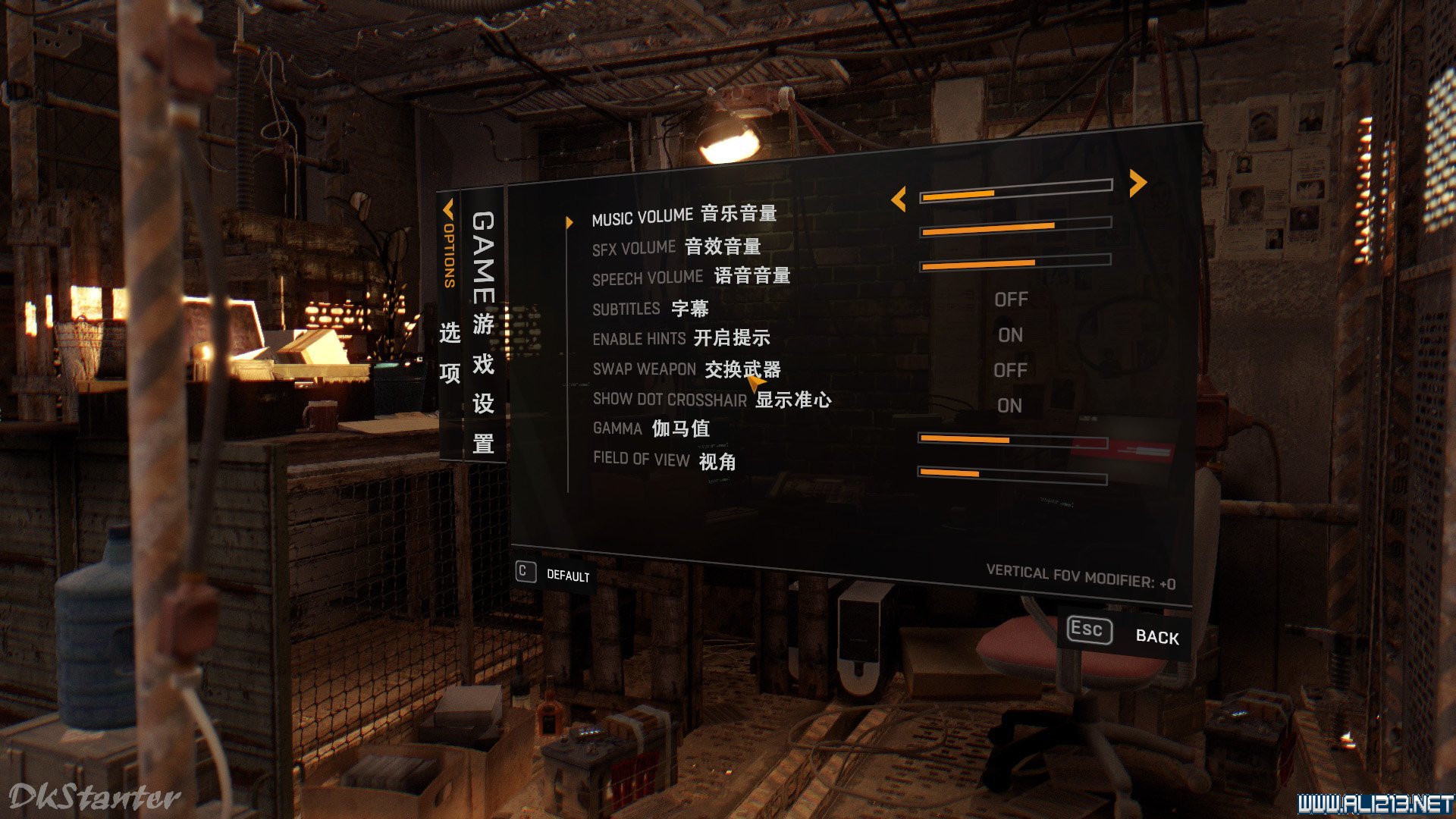Adjust the Gamma slider bar
This screenshot has width=1456, height=819.
(1012, 441)
